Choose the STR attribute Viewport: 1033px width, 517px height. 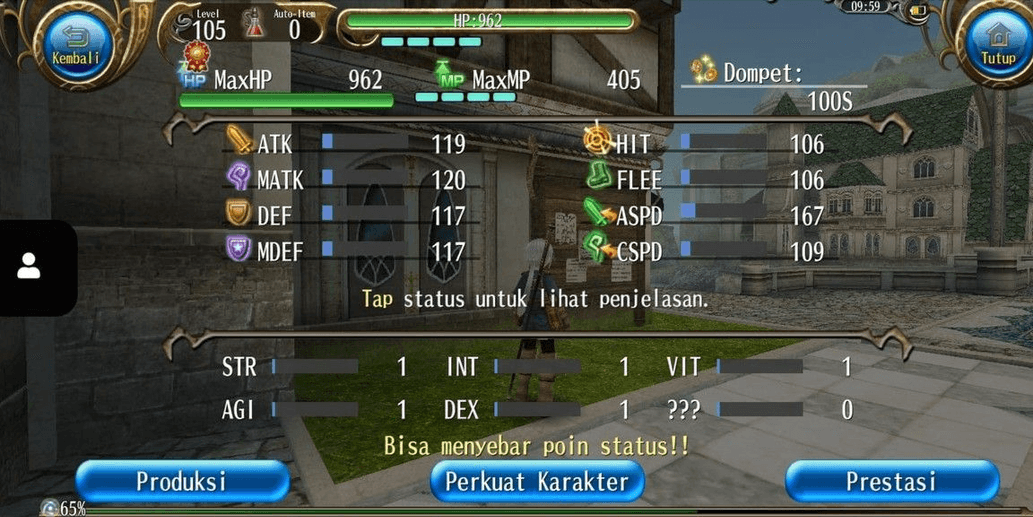coord(314,367)
